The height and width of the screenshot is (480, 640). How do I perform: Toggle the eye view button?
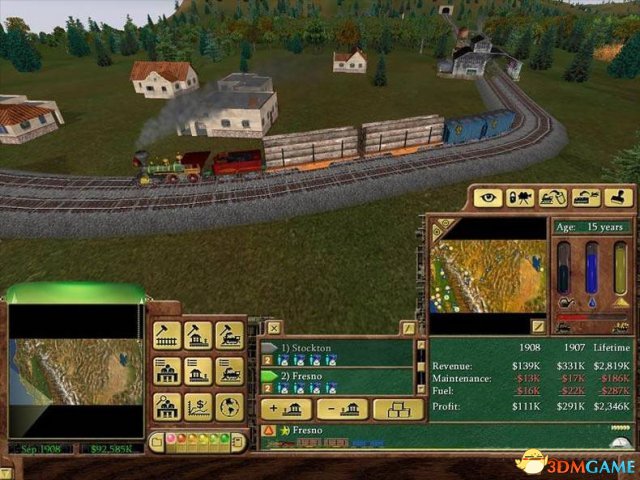click(x=488, y=198)
